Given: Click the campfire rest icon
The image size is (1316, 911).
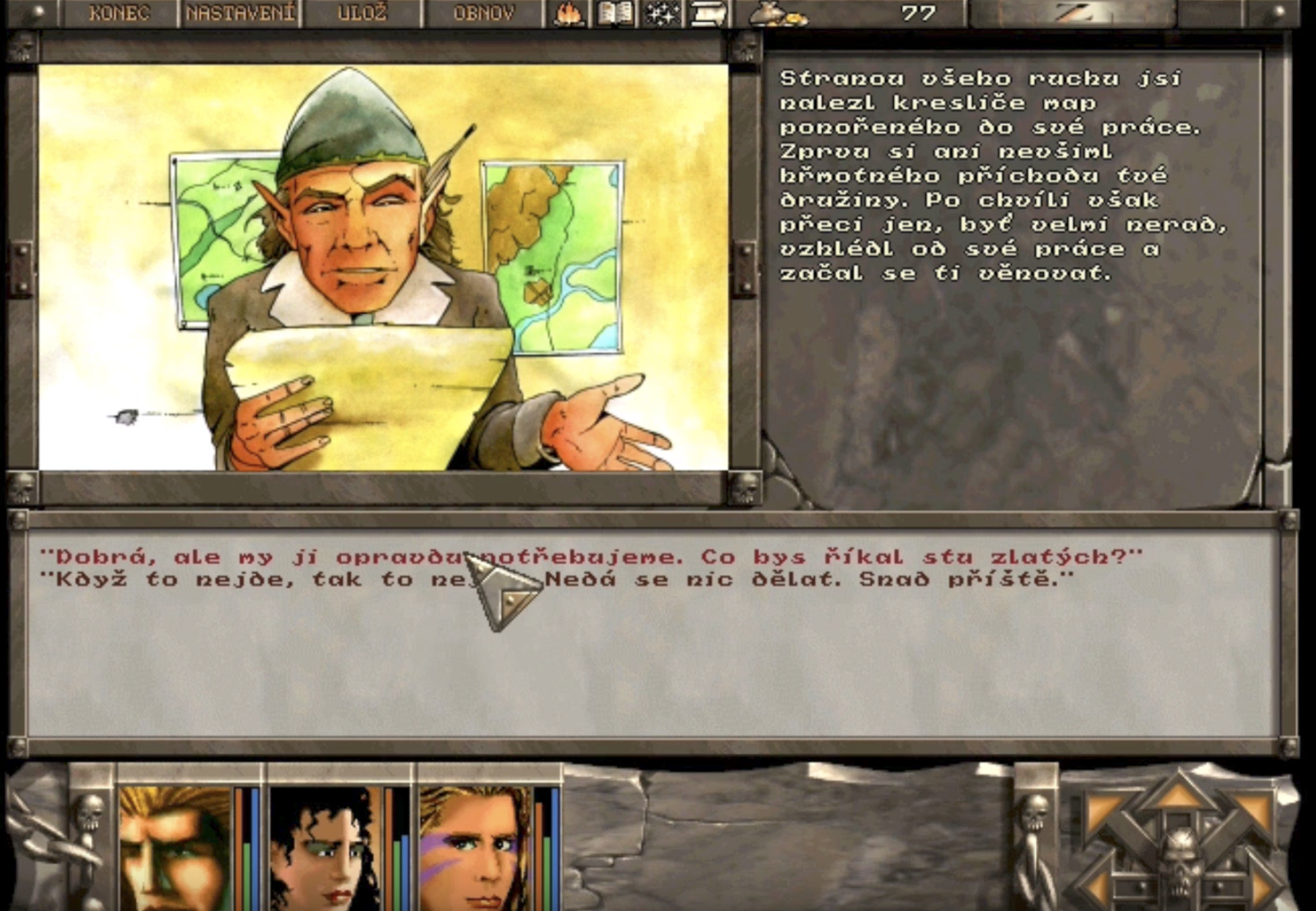Looking at the screenshot, I should pyautogui.click(x=569, y=13).
